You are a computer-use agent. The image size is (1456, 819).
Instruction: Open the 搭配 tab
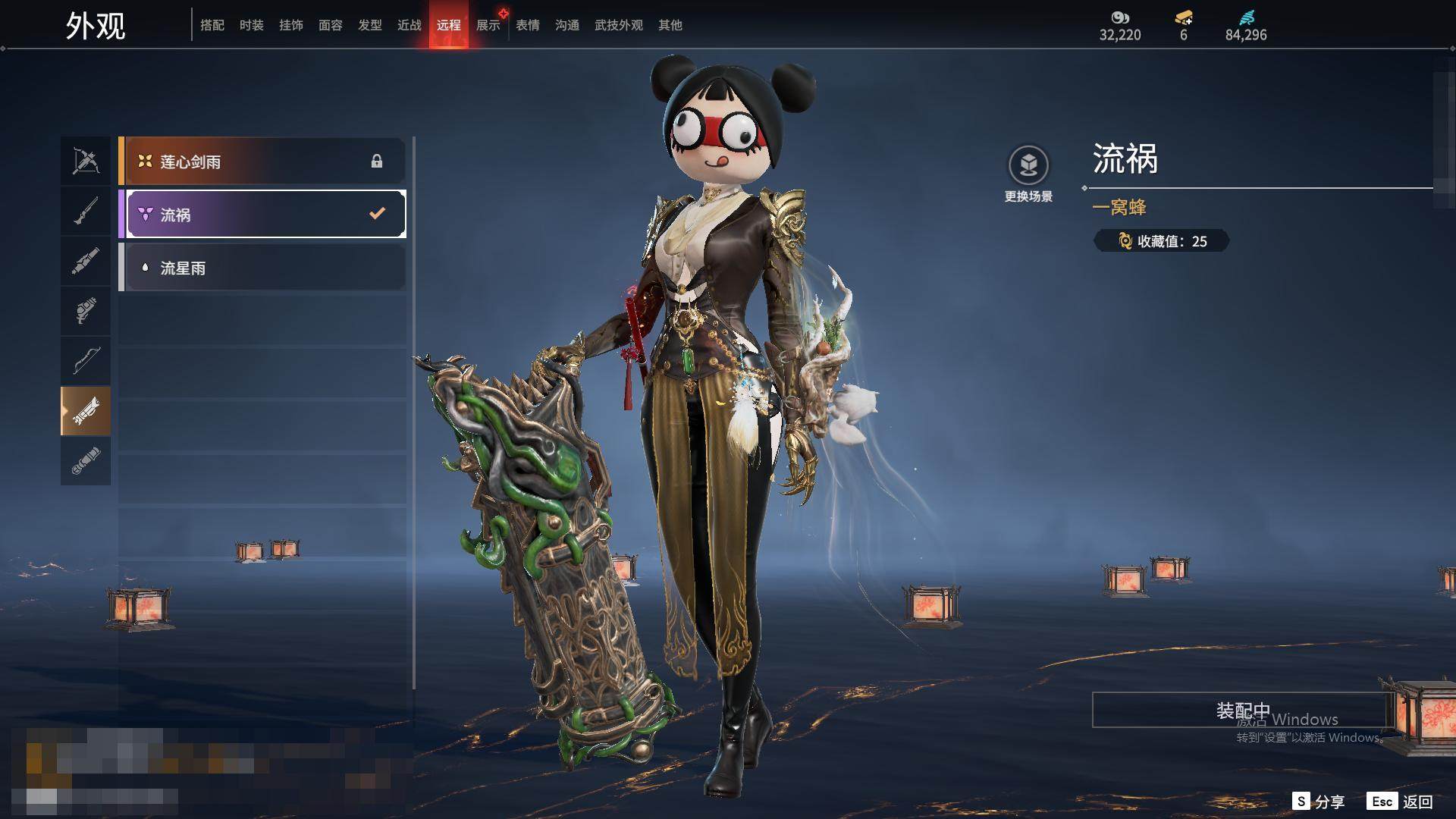(x=212, y=25)
